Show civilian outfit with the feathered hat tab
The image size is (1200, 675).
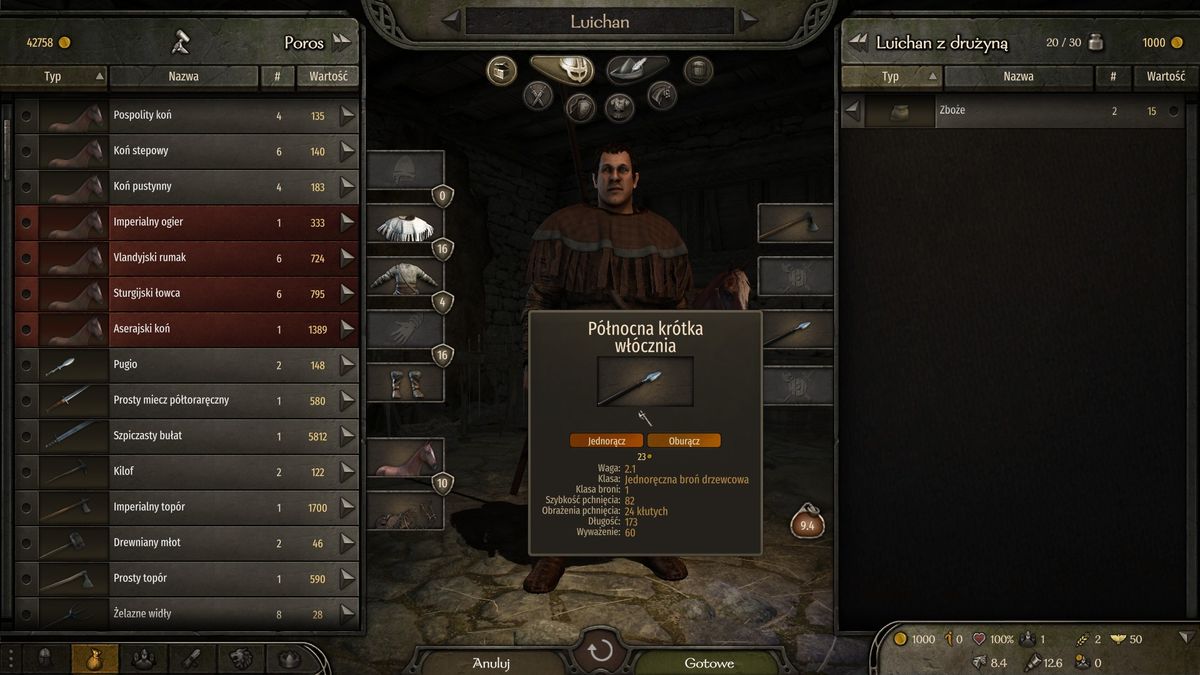(x=637, y=69)
